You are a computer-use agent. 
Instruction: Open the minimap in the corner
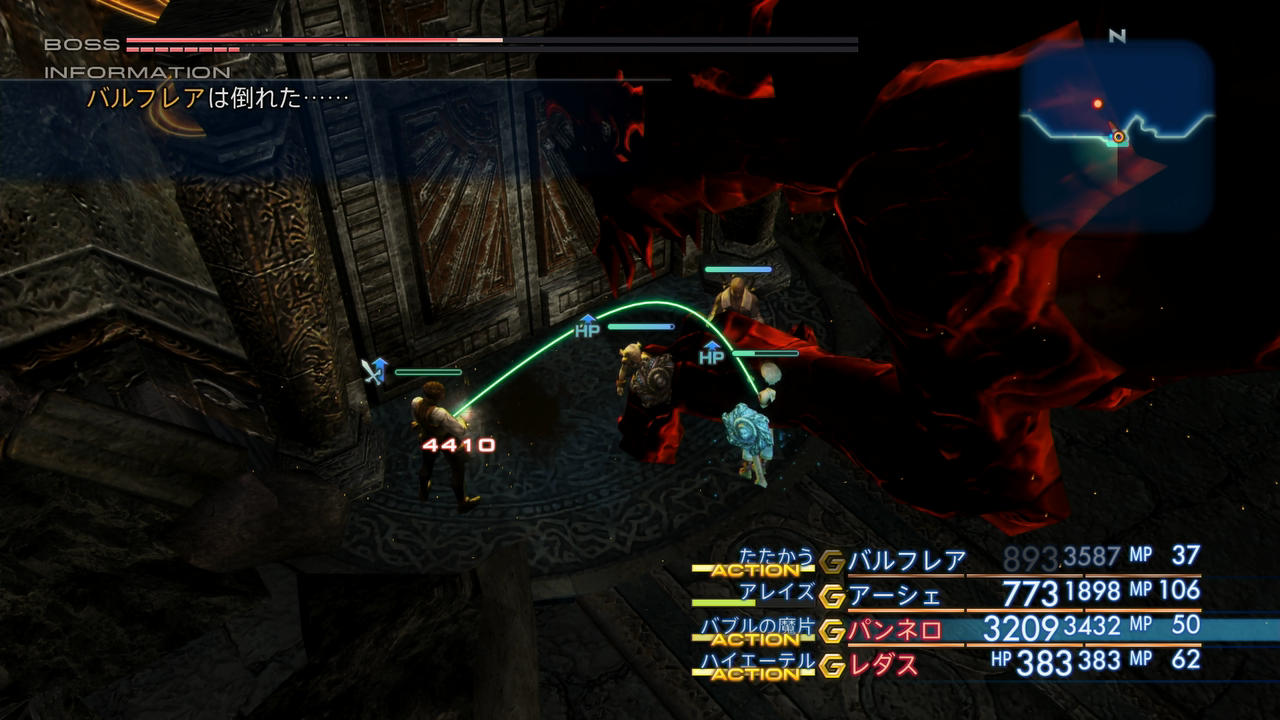coord(1117,135)
